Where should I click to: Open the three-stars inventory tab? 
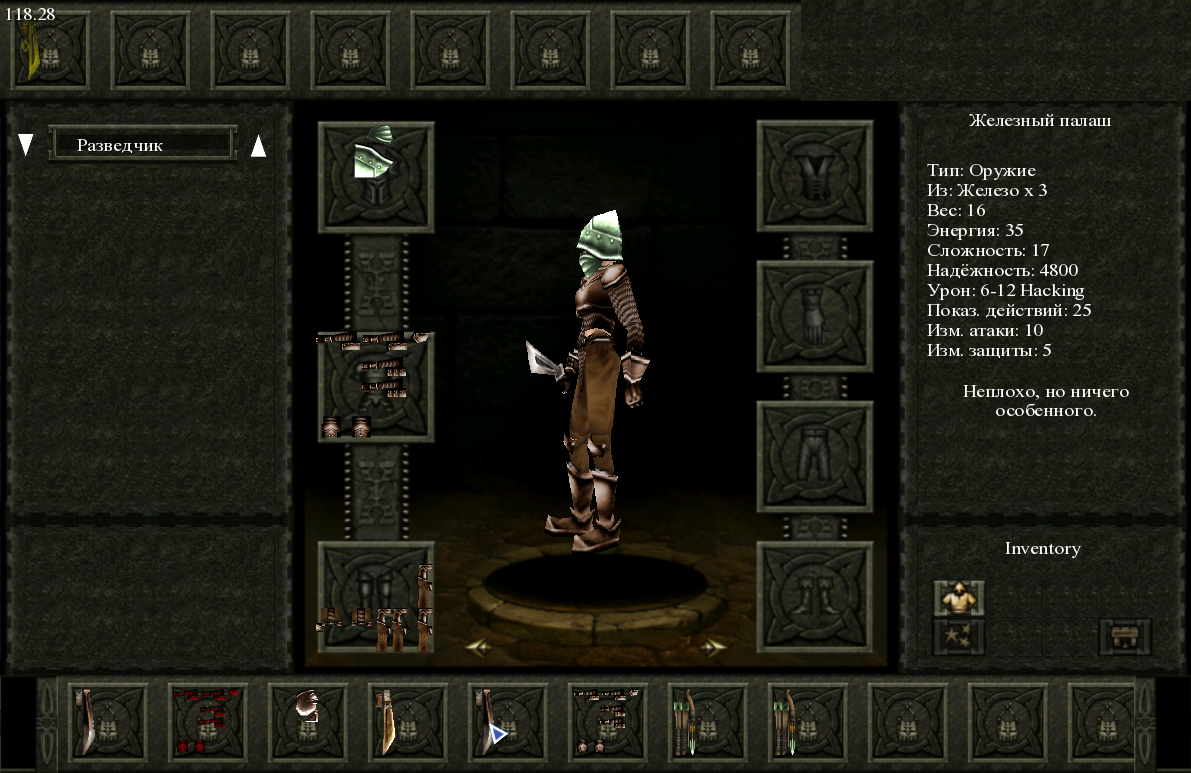958,636
